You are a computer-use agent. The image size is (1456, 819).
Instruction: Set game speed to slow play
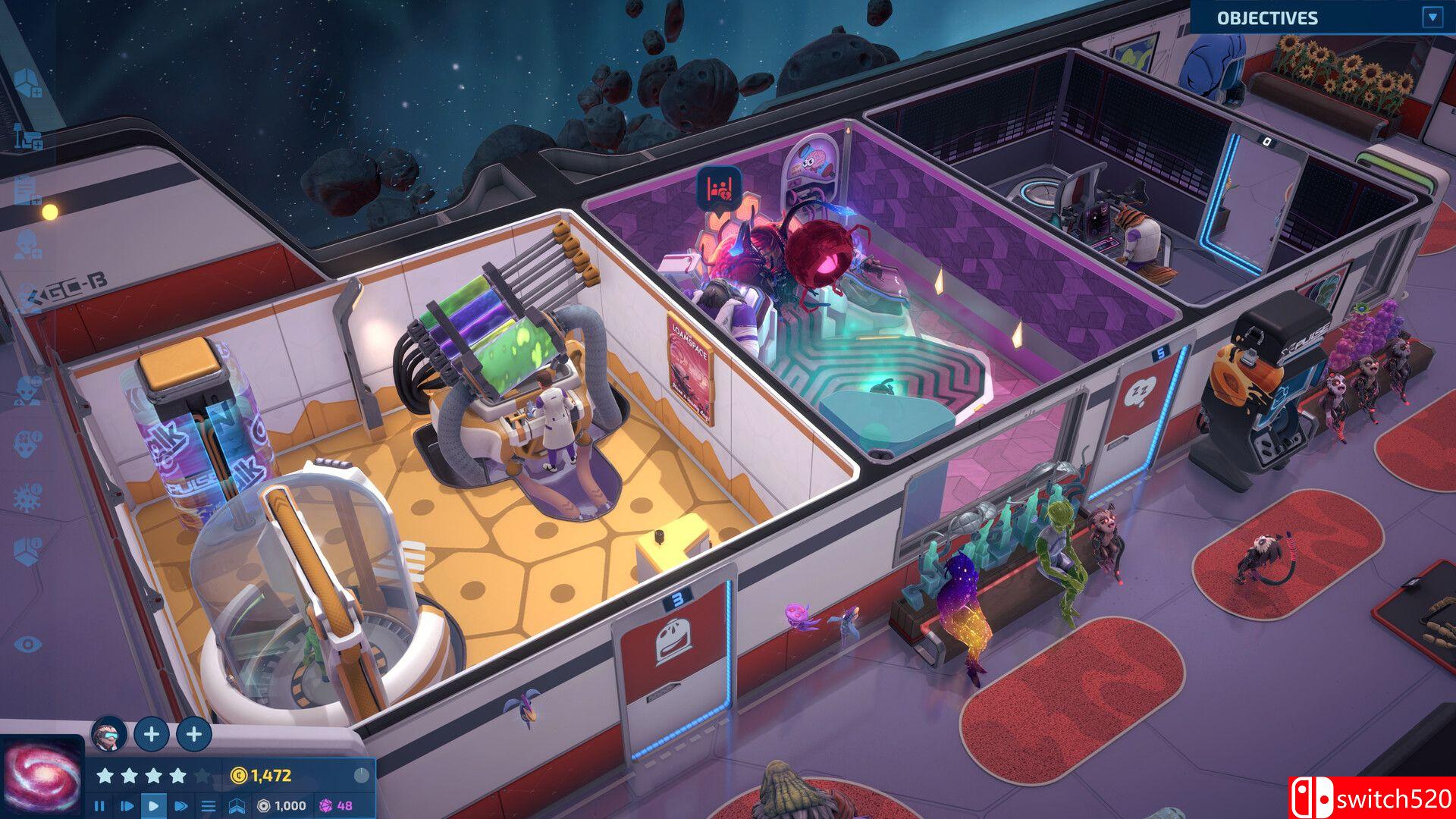point(127,805)
